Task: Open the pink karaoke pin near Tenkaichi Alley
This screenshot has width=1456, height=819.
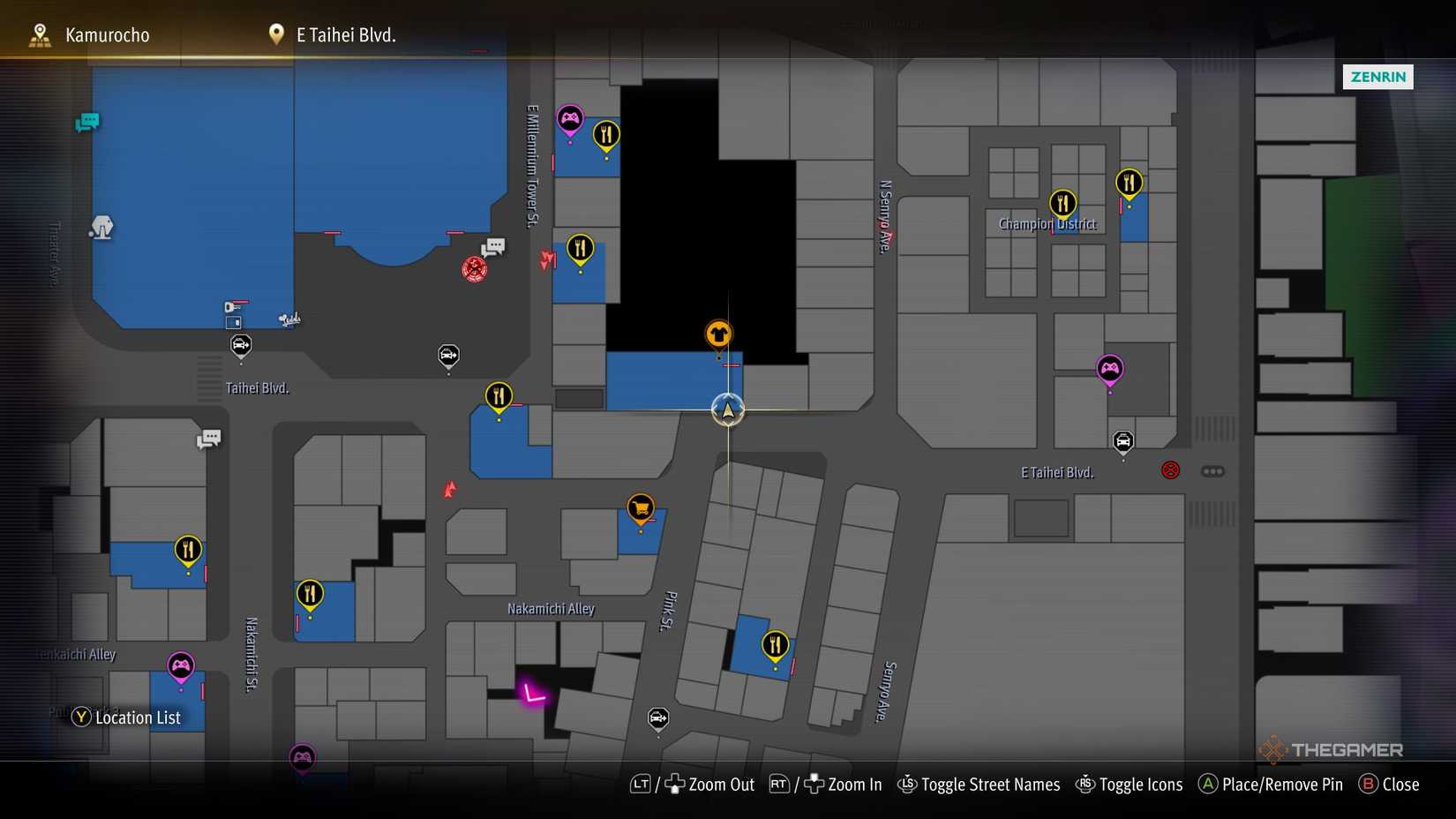Action: point(179,666)
